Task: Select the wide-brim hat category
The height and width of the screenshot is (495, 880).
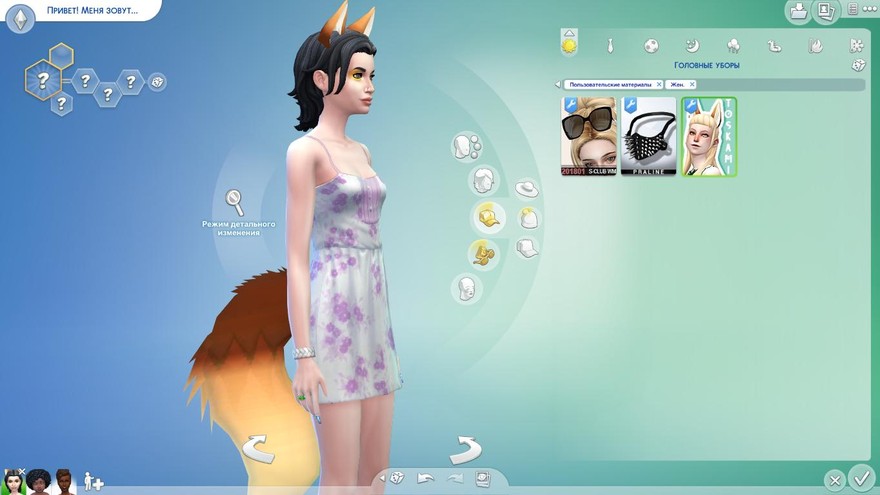Action: [526, 188]
